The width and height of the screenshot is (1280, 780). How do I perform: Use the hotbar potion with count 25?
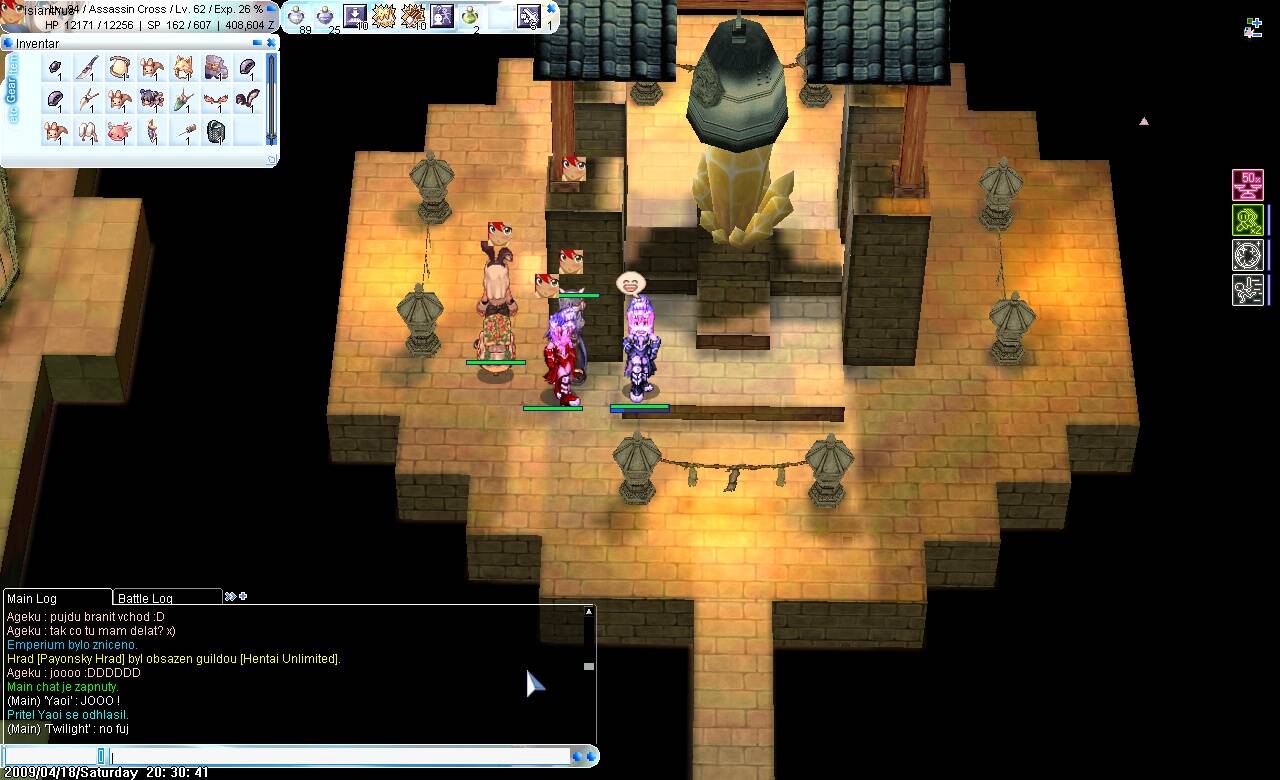326,16
